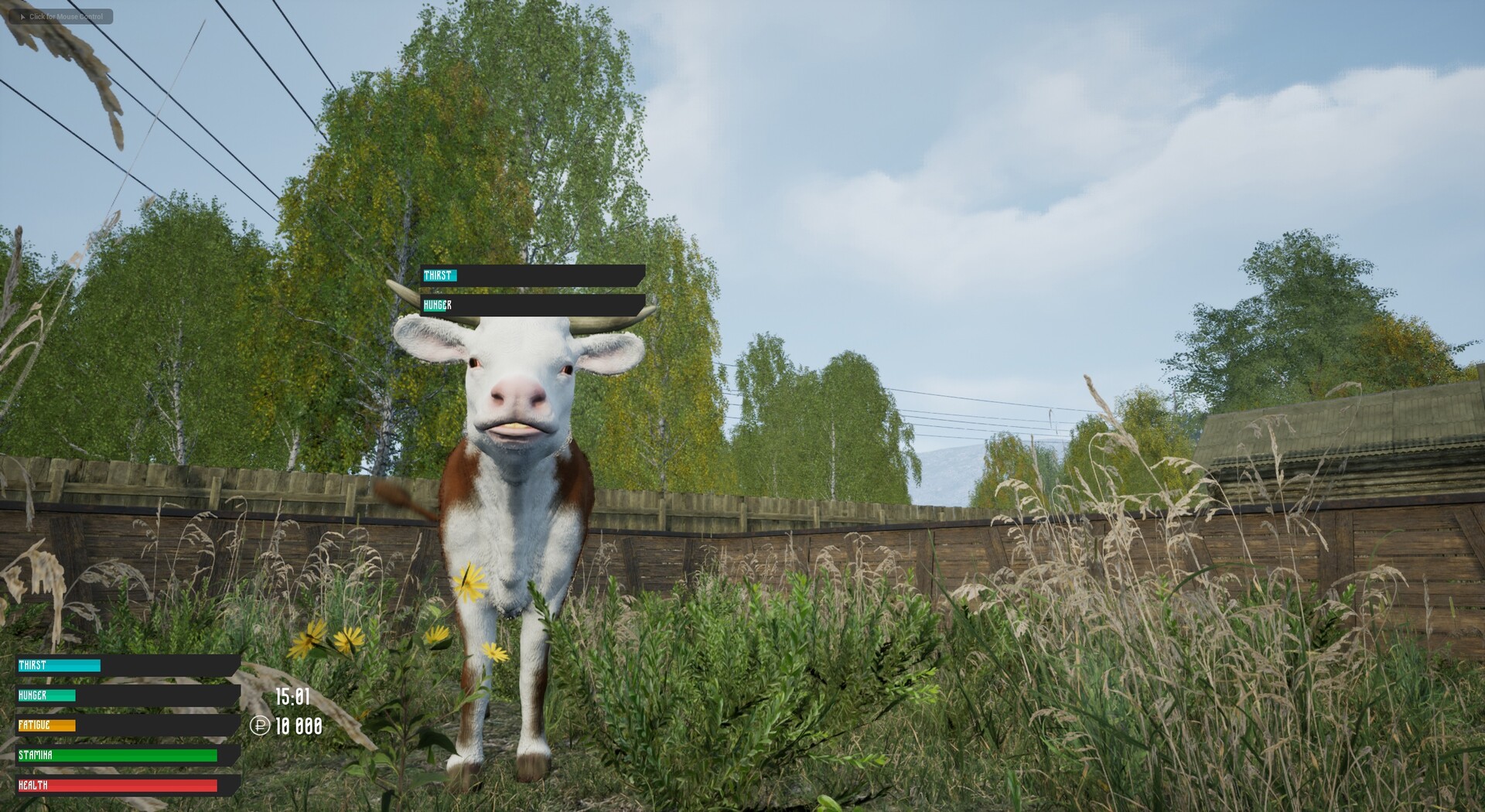Click the player's STAMINA label

coord(34,754)
